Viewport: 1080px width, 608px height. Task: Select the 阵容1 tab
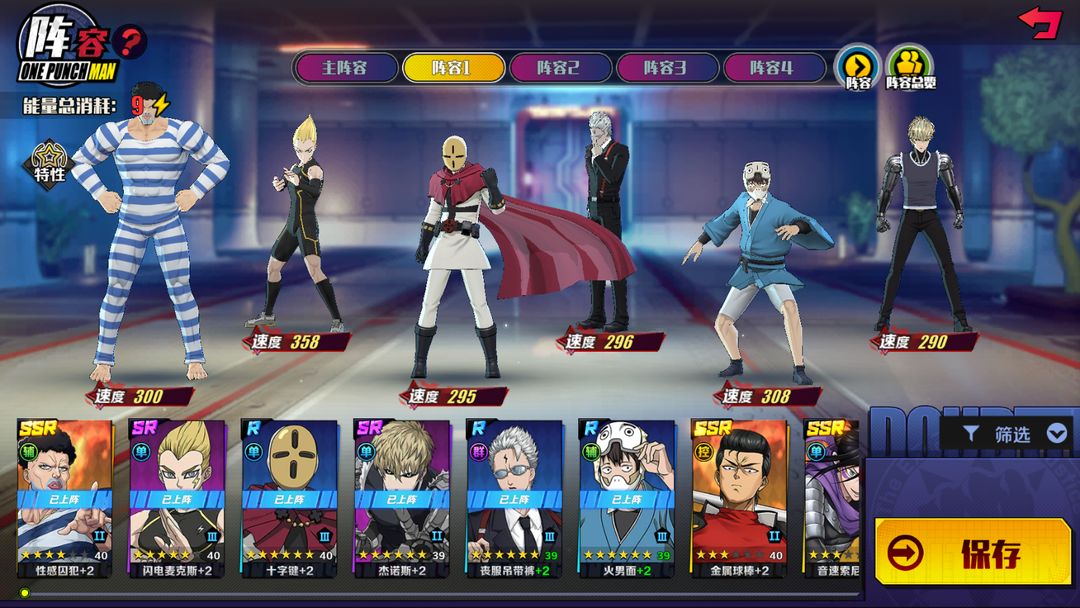coord(452,68)
